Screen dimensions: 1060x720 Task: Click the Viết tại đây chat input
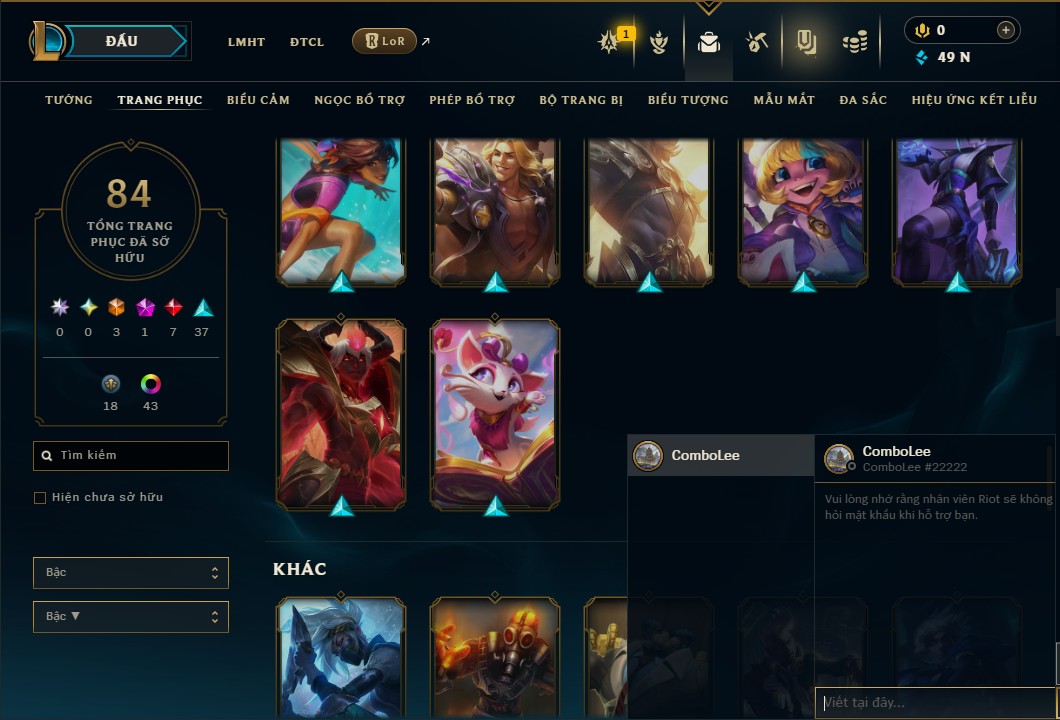935,703
